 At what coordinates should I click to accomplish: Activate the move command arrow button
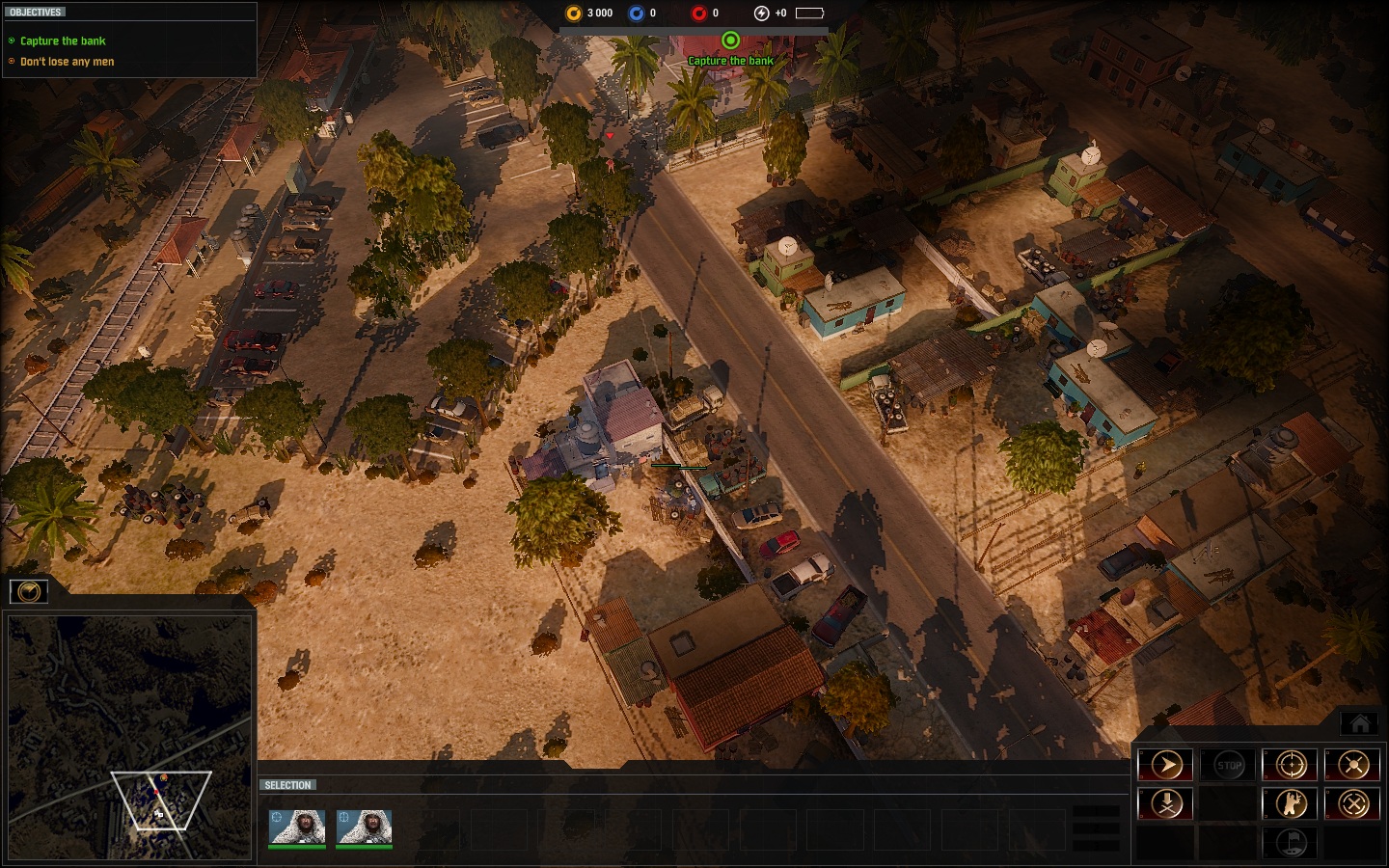(1166, 765)
